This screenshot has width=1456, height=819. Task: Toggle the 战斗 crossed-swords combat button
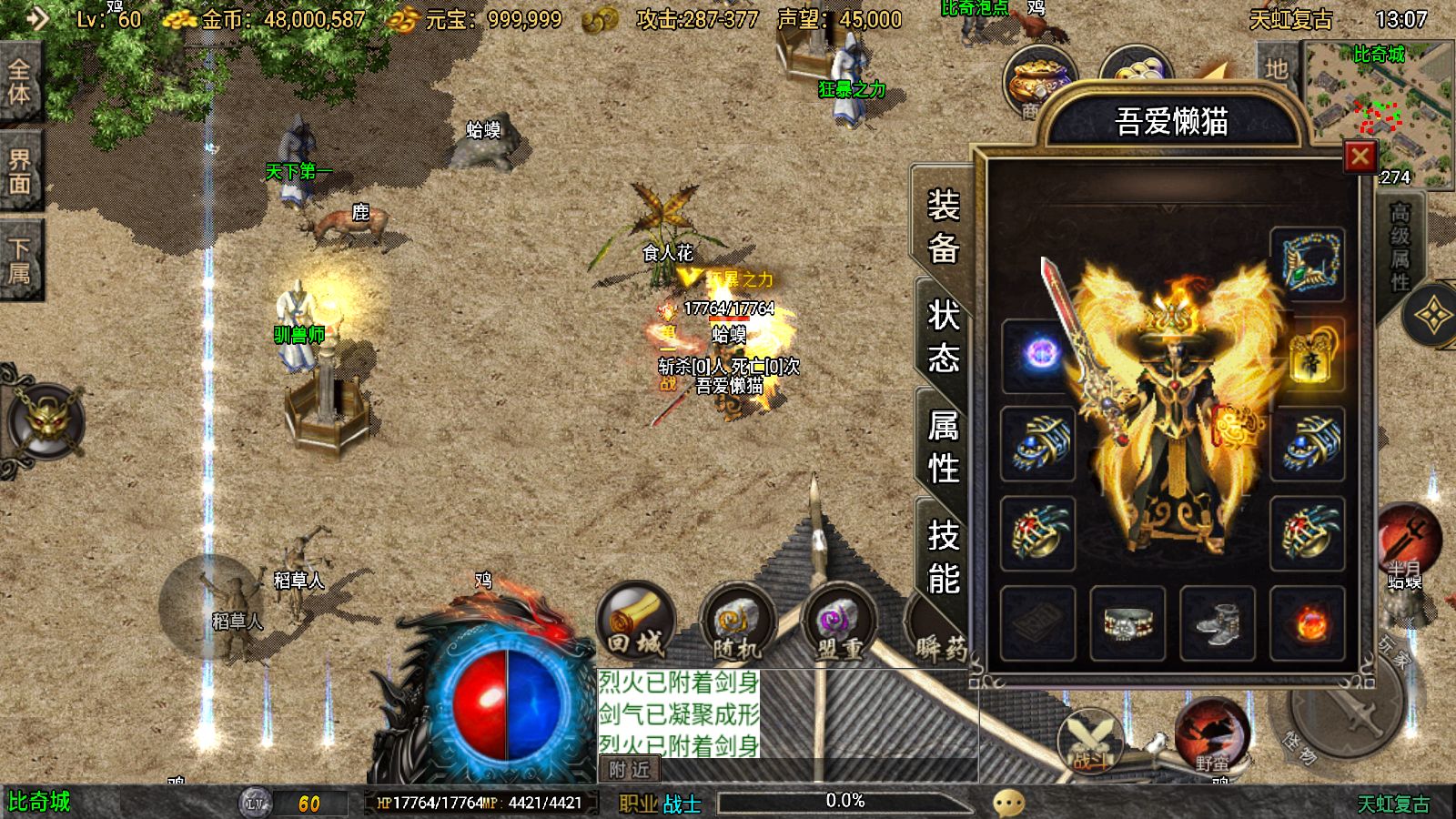(x=1090, y=739)
